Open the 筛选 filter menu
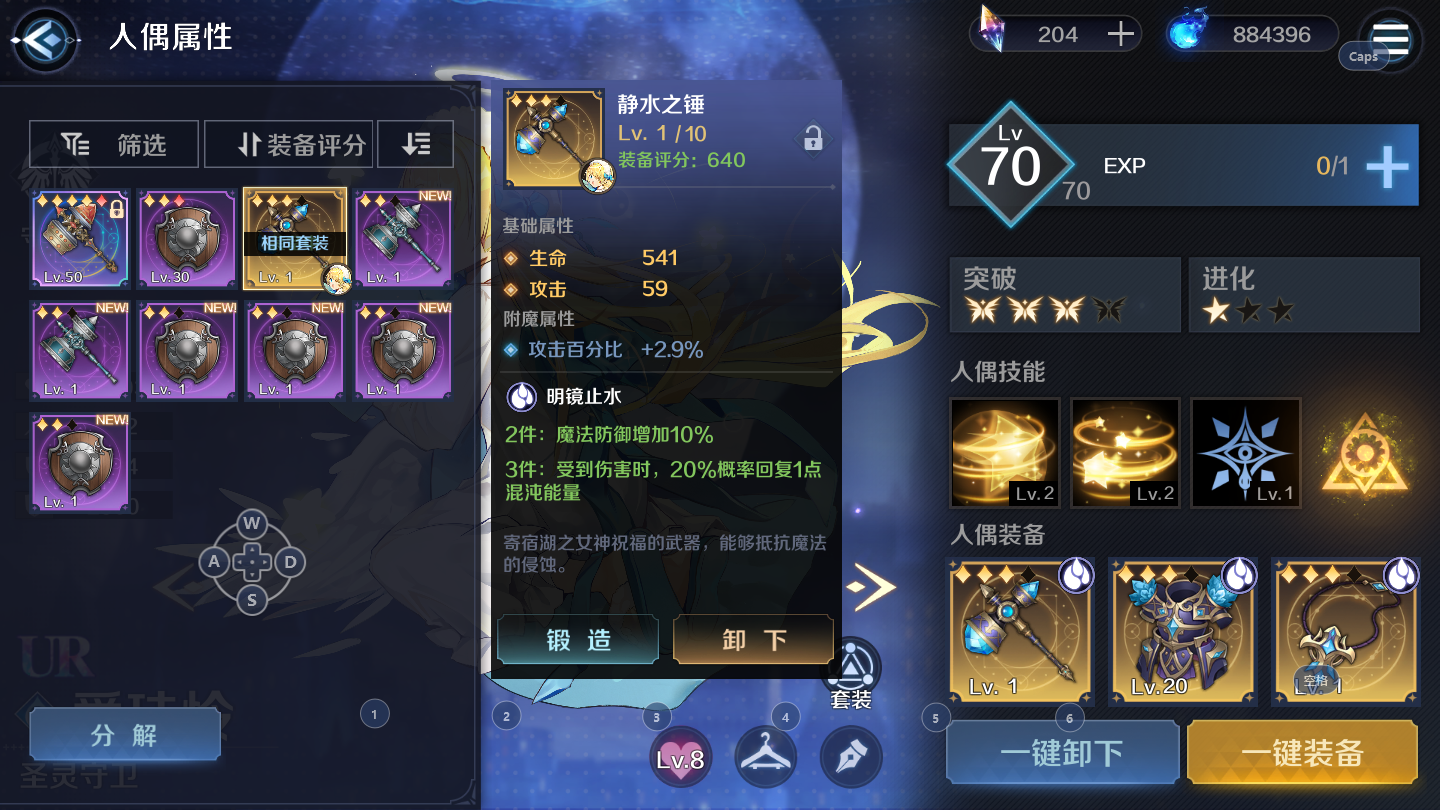The image size is (1440, 810). click(113, 143)
